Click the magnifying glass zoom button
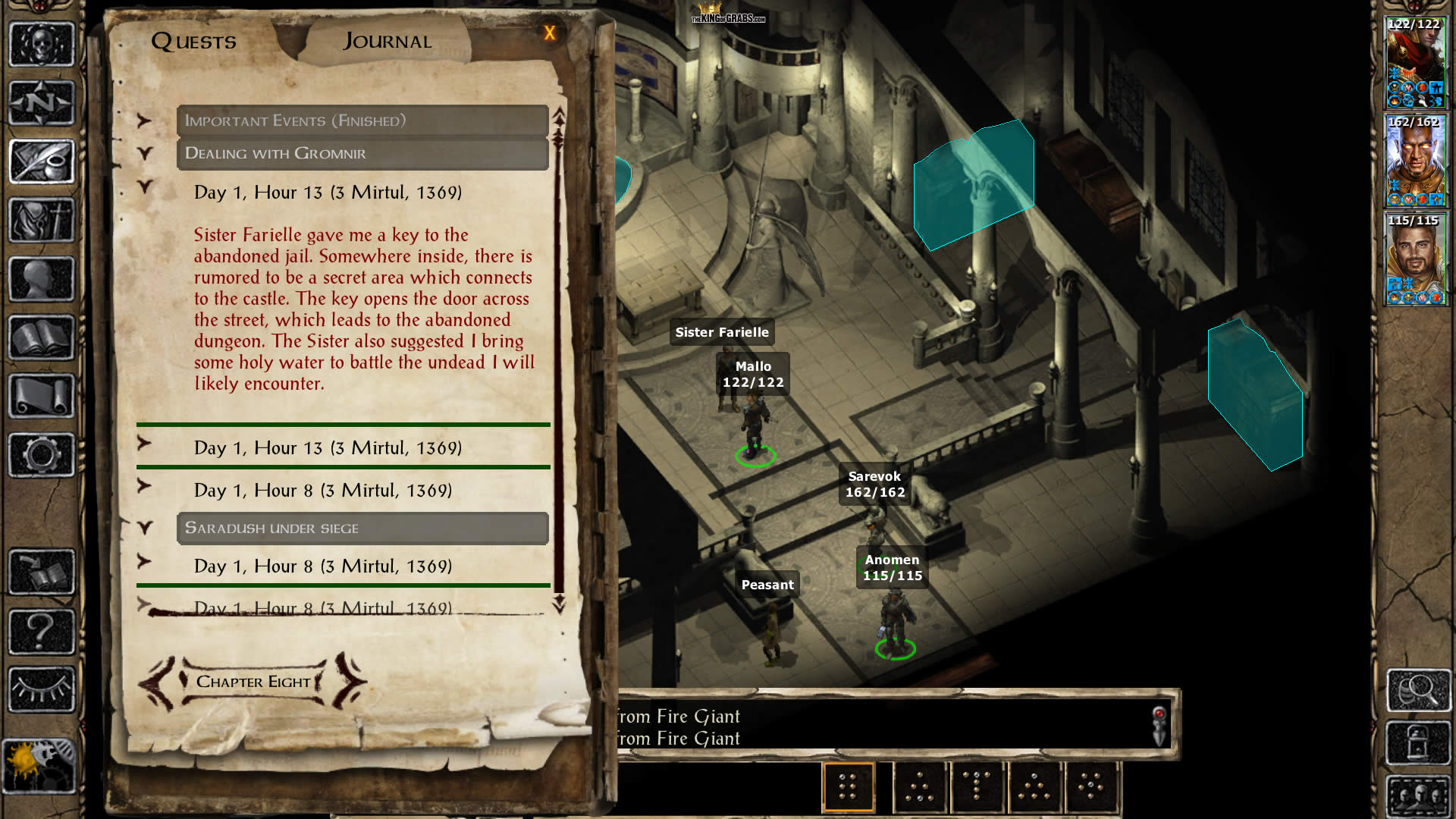This screenshot has width=1456, height=819. tap(1418, 690)
